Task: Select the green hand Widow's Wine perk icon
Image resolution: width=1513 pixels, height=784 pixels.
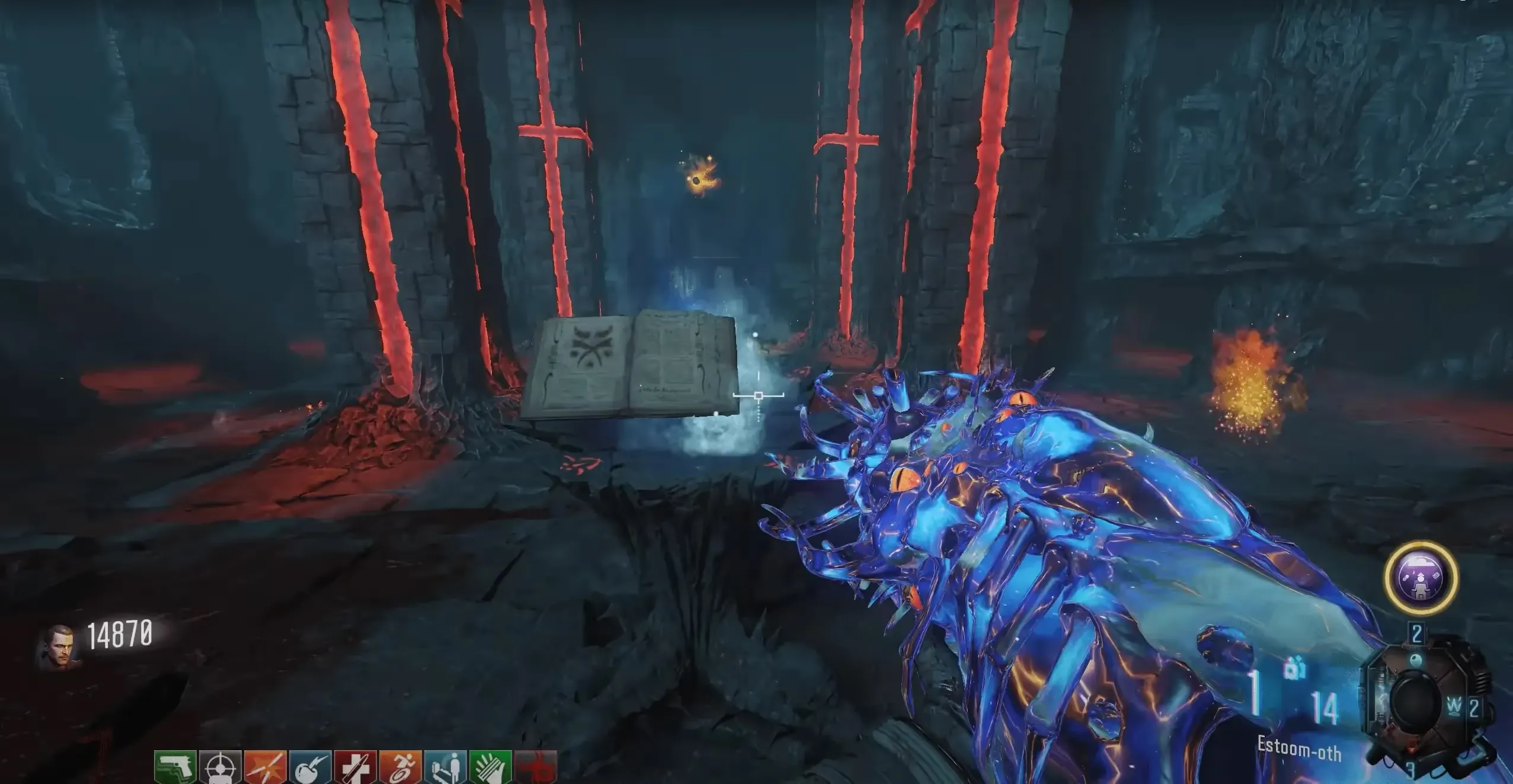Action: tap(491, 767)
